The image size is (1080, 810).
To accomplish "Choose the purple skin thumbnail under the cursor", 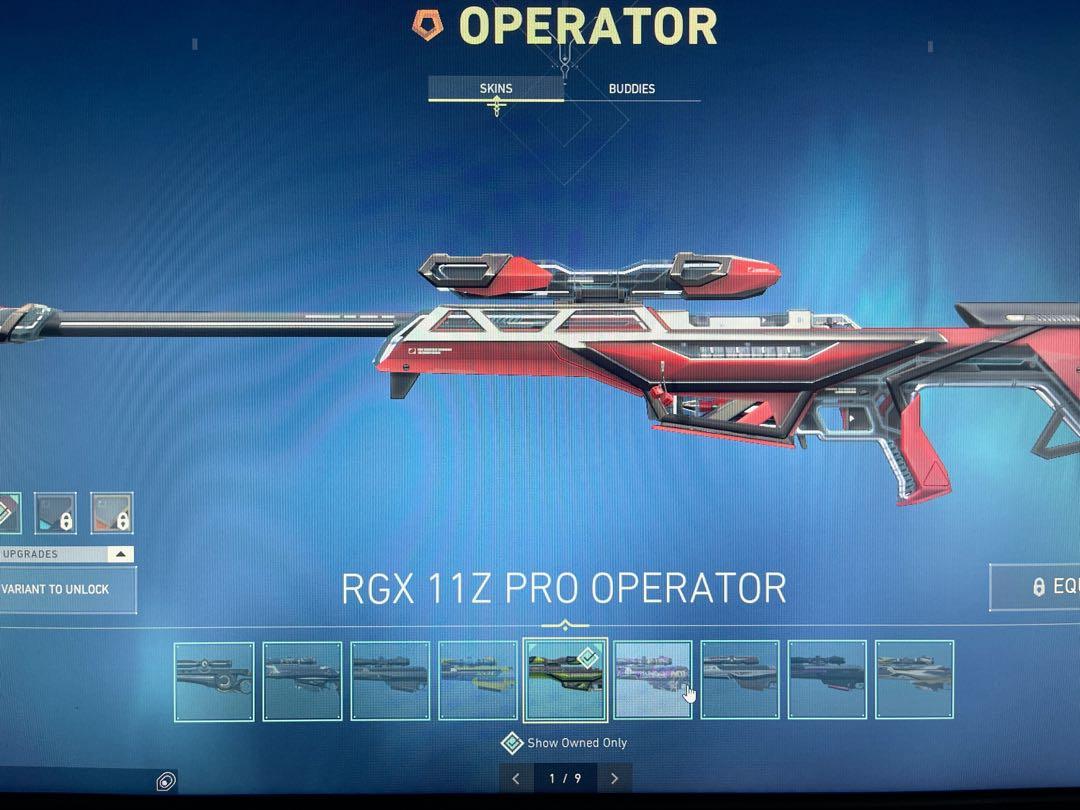I will click(653, 680).
